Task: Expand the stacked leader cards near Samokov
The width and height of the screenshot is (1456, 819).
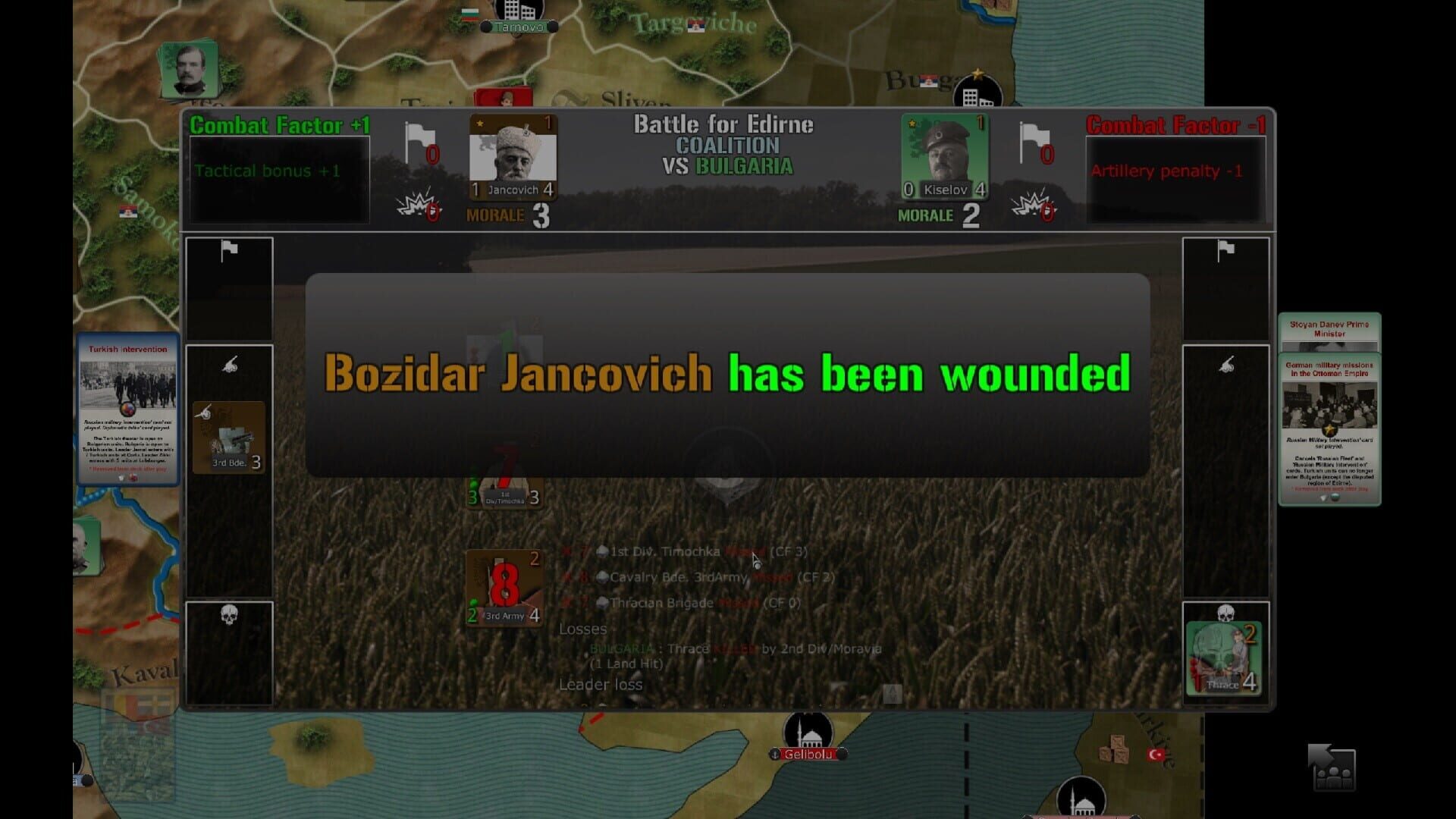Action: tap(190, 68)
